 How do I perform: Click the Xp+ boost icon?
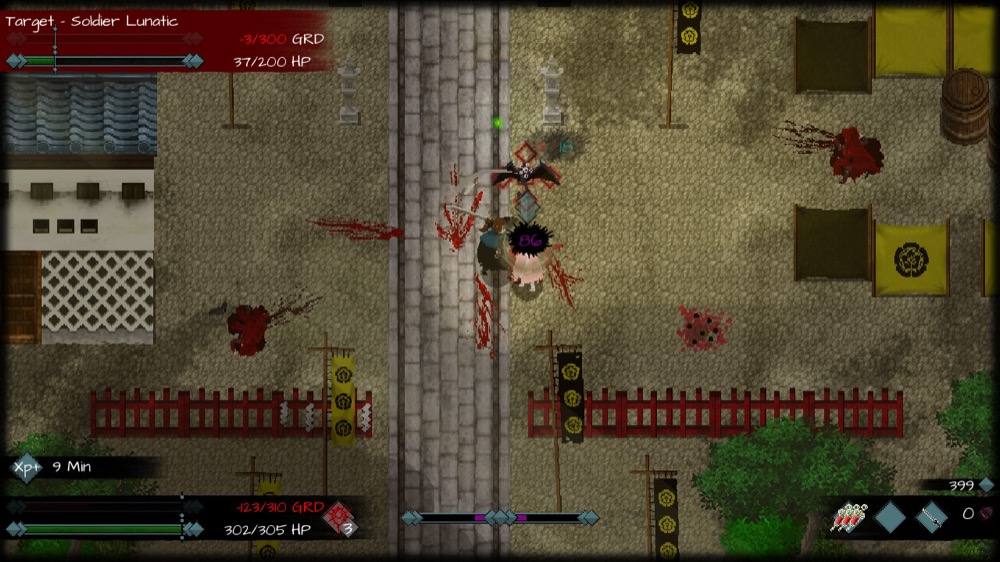point(25,467)
